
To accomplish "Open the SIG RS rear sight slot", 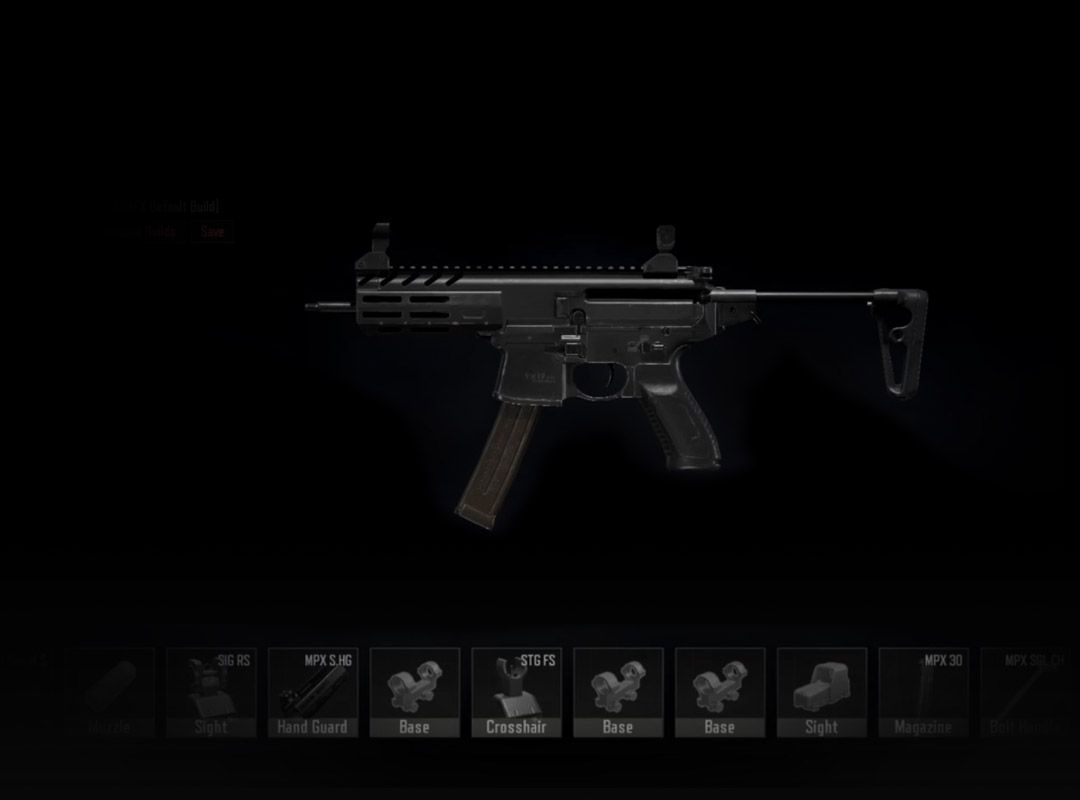I will (x=211, y=692).
